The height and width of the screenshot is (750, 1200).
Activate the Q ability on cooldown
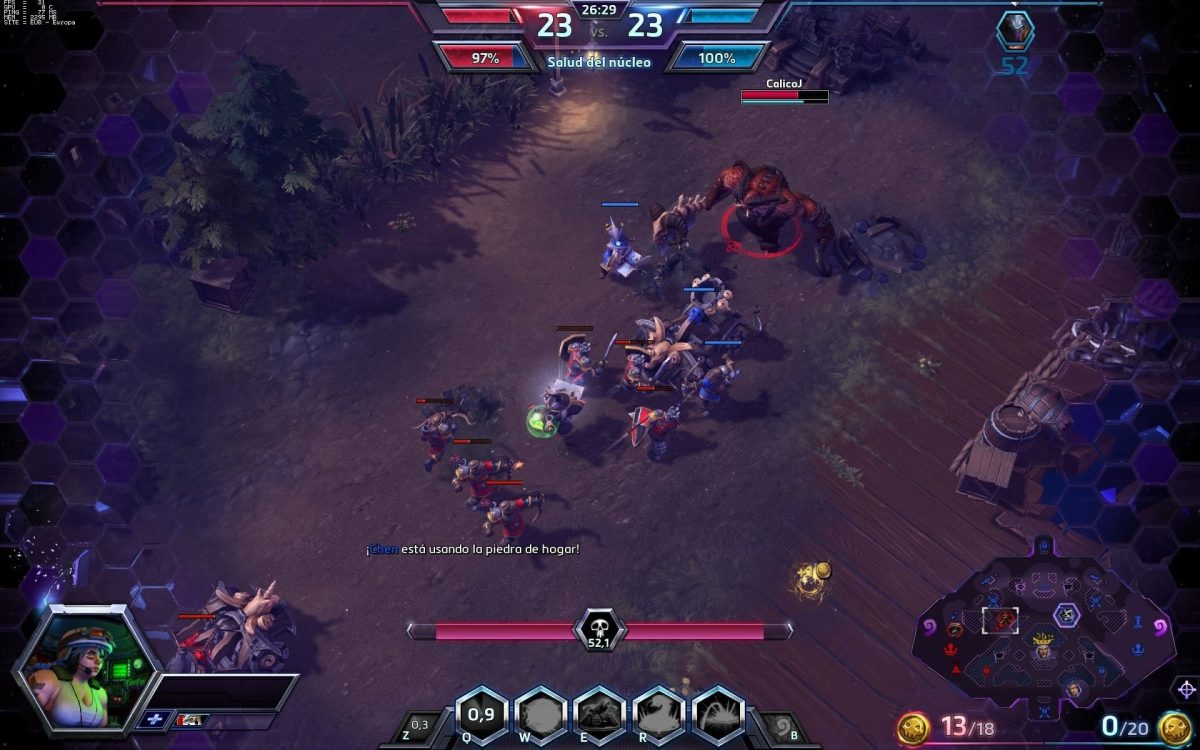(x=481, y=714)
